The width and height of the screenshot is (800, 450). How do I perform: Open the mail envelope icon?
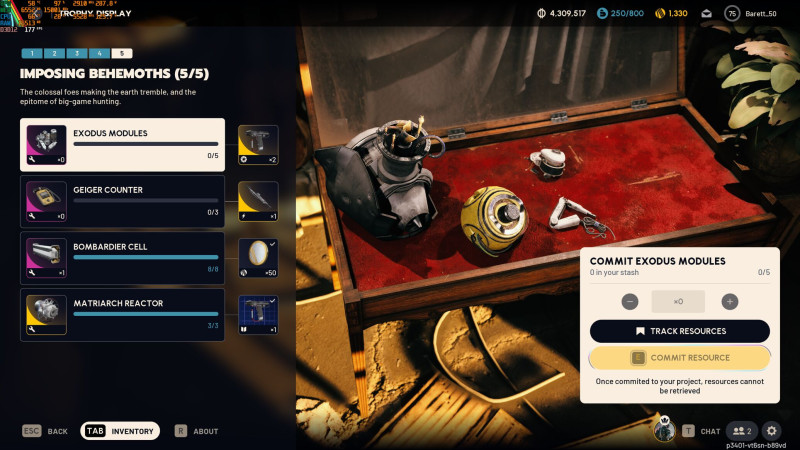706,13
